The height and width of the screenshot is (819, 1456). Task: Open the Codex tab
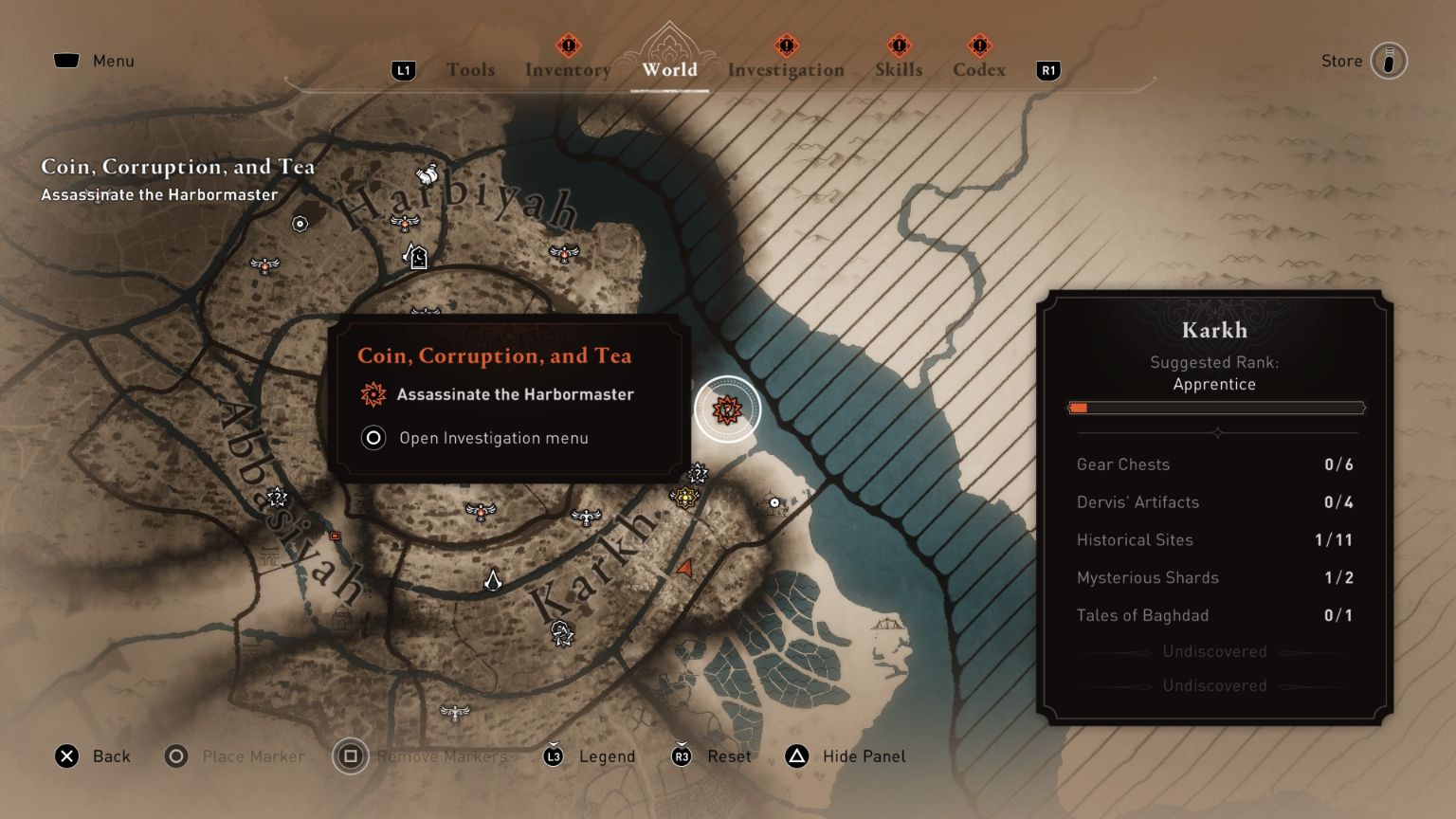click(979, 69)
